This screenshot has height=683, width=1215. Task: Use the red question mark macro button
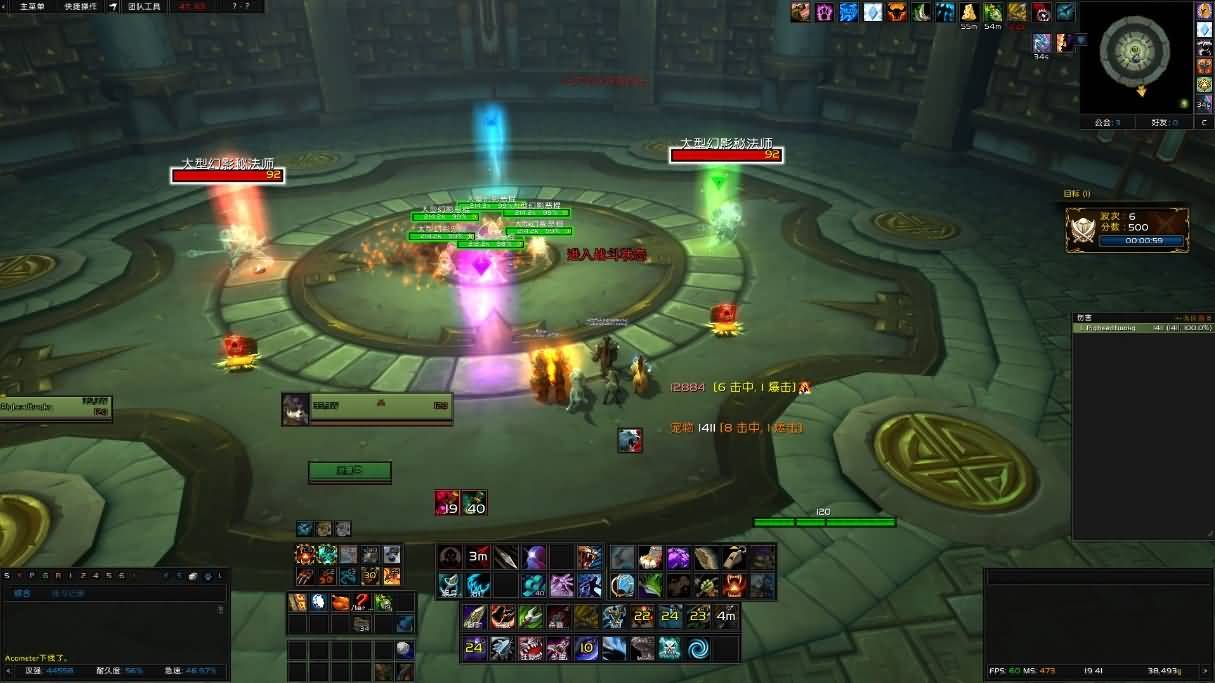pyautogui.click(x=361, y=602)
